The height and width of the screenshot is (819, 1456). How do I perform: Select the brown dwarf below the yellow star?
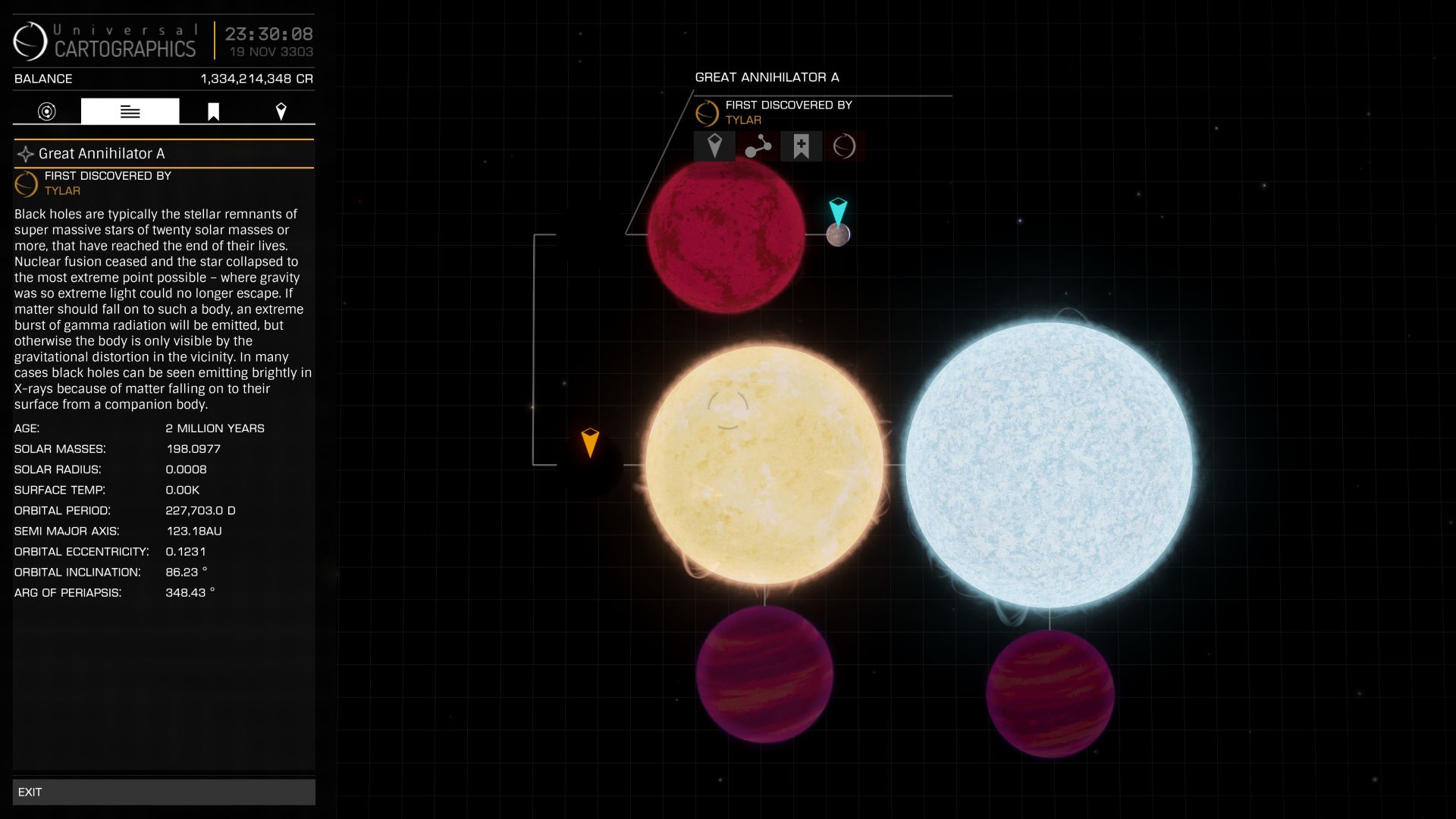click(764, 673)
